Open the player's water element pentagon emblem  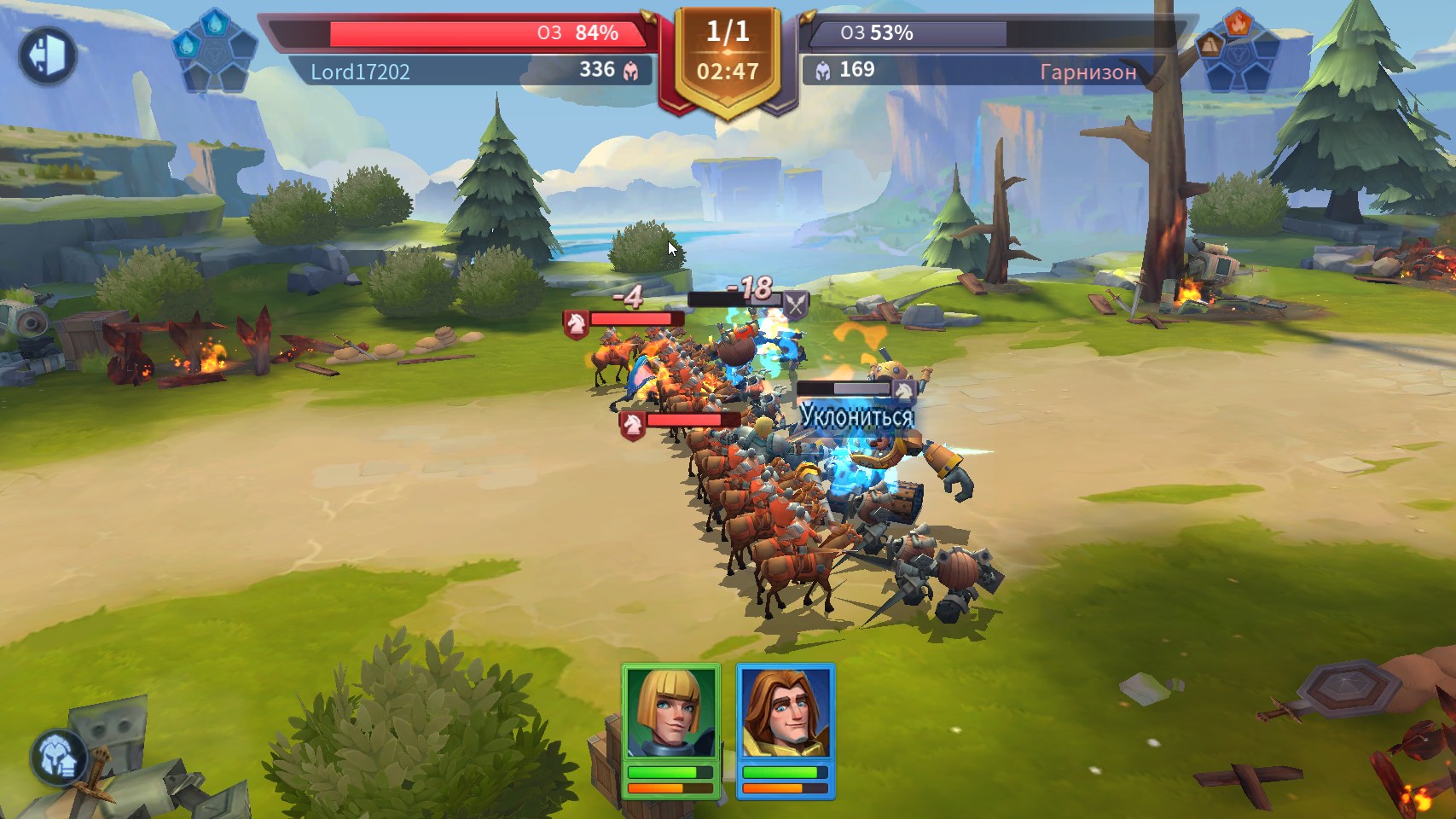(x=213, y=51)
